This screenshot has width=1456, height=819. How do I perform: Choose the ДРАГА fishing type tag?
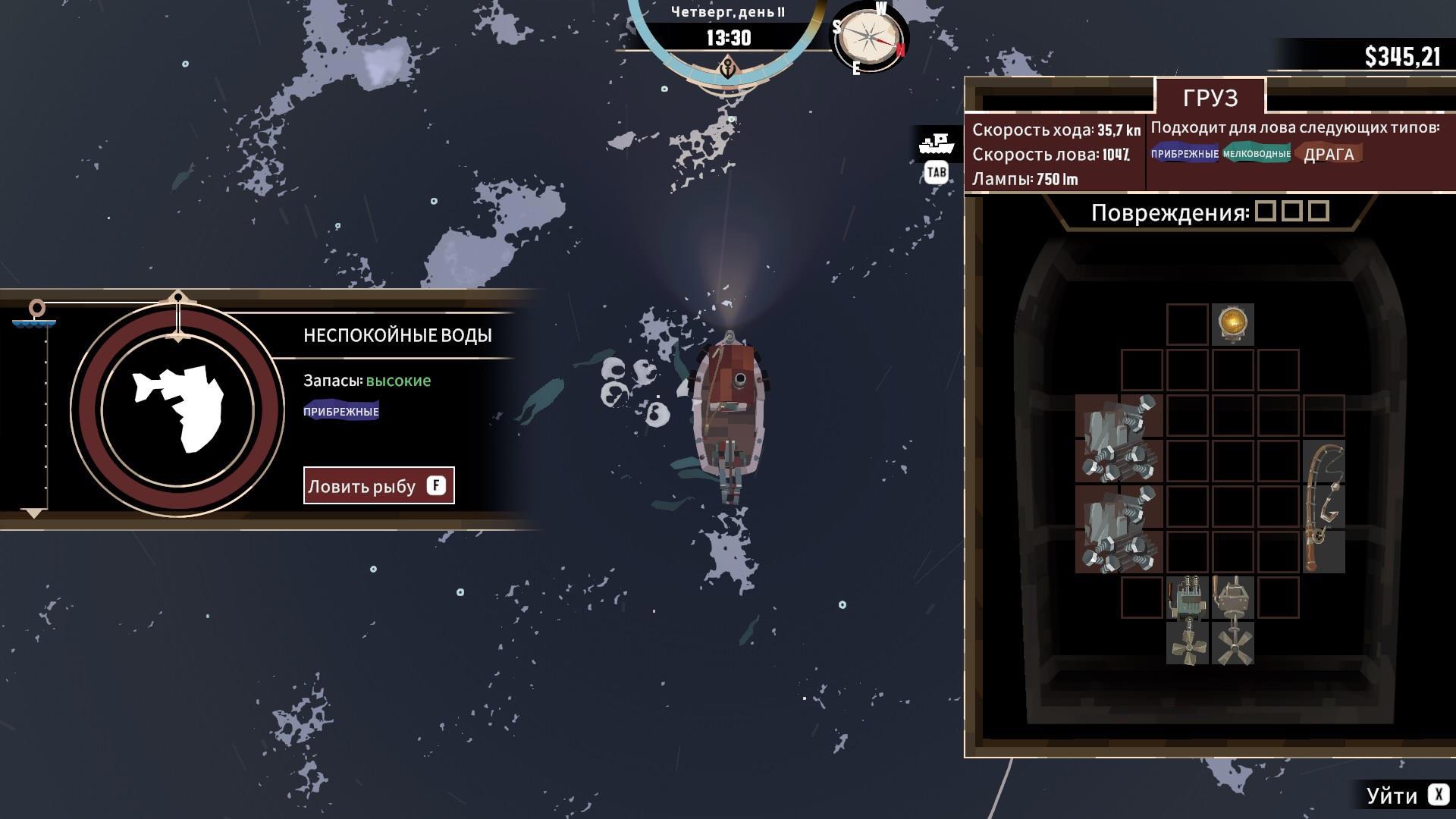click(x=1329, y=154)
